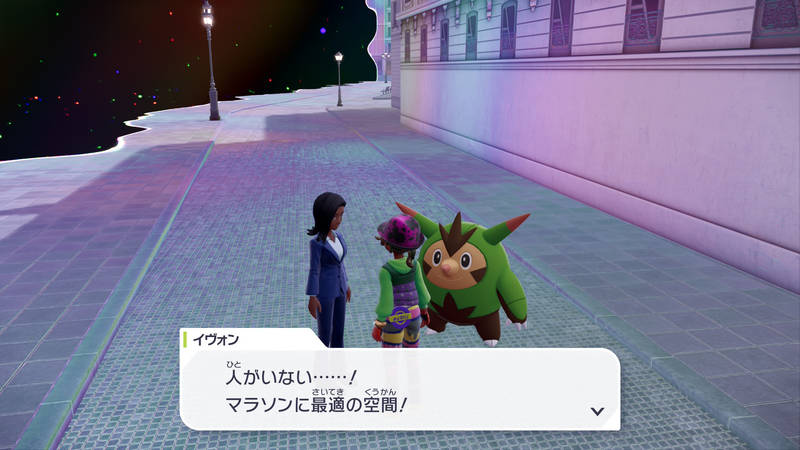Advance dialogue with the down arrow indicator

click(597, 410)
